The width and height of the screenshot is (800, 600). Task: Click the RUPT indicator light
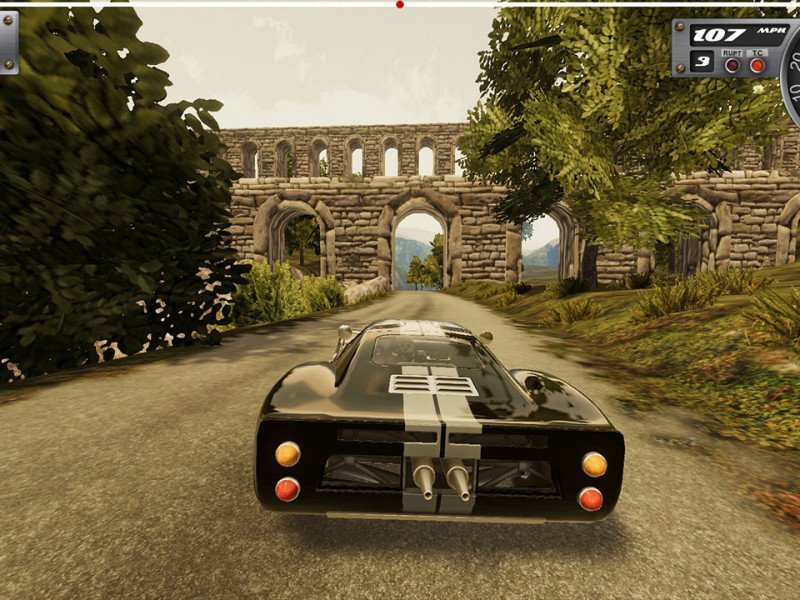(x=732, y=65)
